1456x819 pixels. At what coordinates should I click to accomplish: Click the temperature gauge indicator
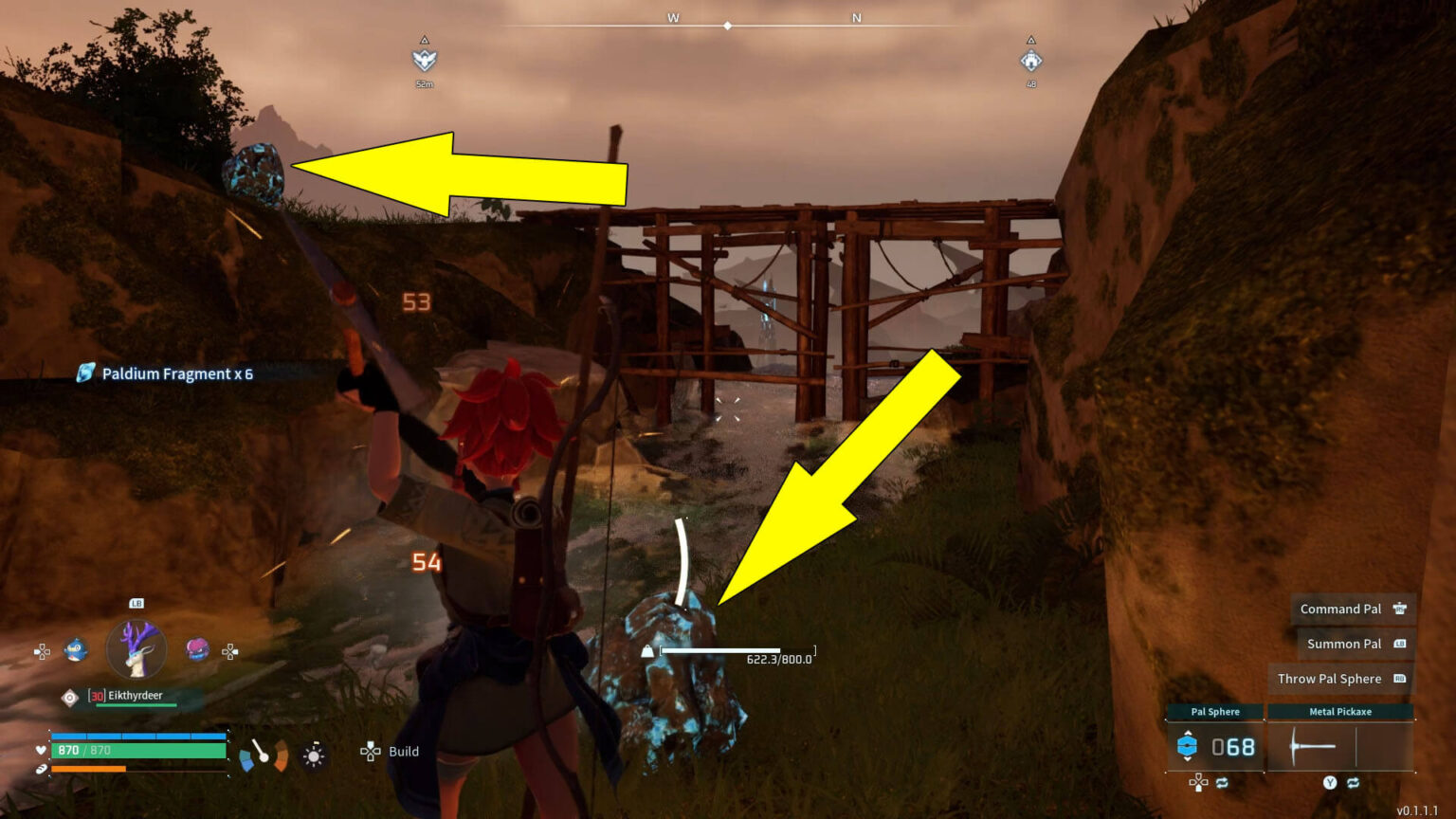click(263, 755)
